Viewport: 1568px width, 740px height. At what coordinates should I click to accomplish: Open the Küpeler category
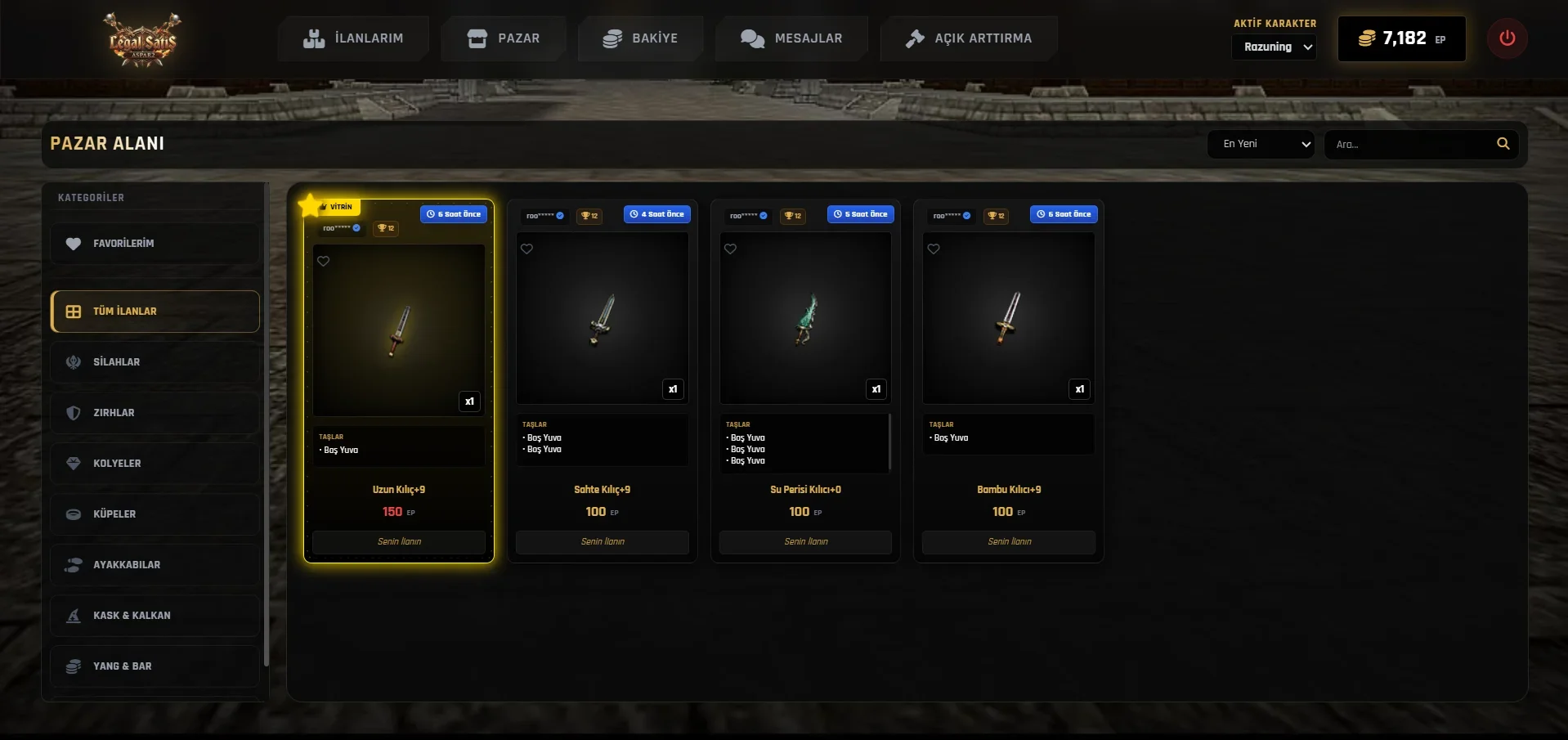pyautogui.click(x=155, y=514)
